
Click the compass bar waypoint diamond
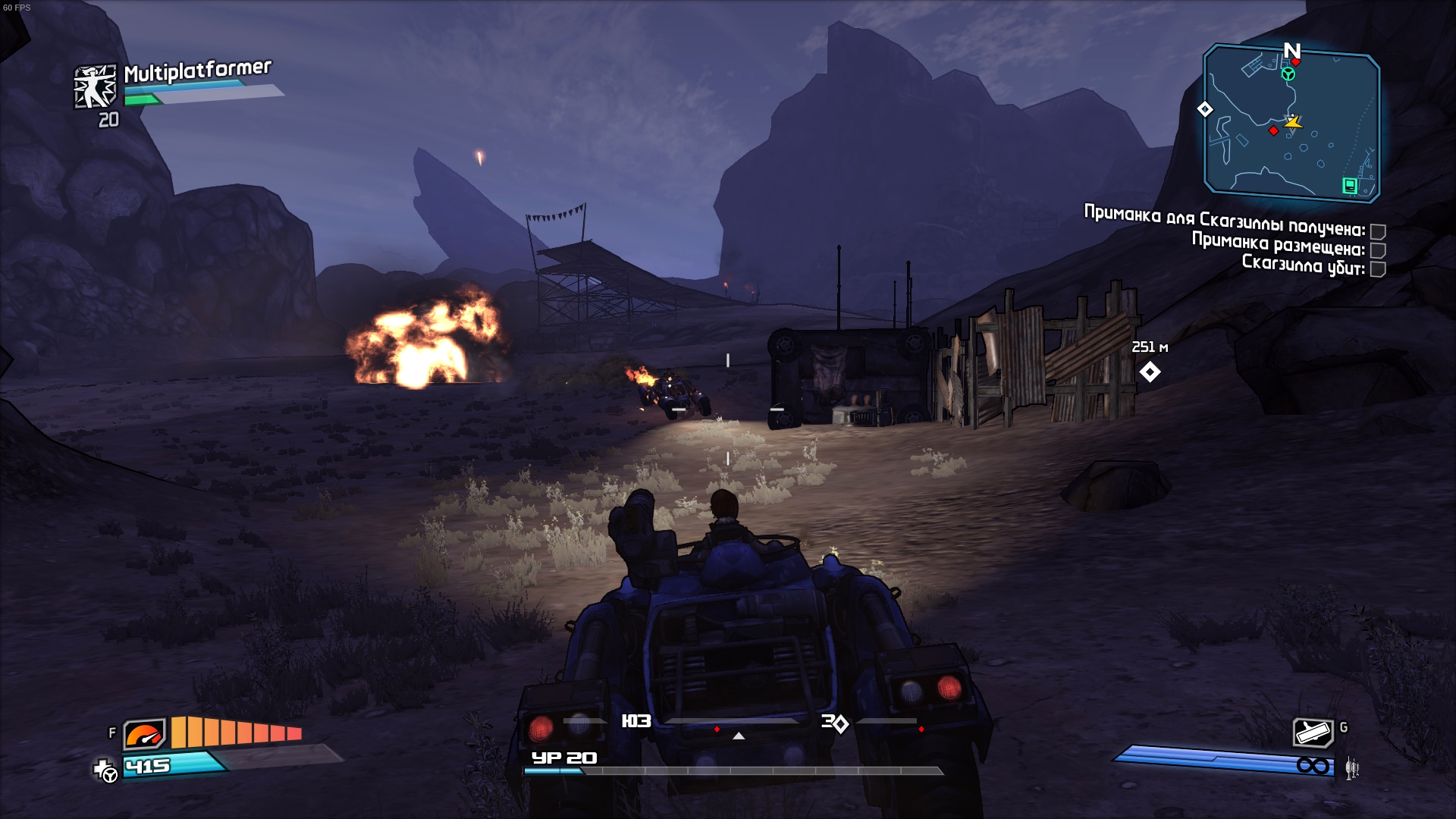[x=840, y=724]
